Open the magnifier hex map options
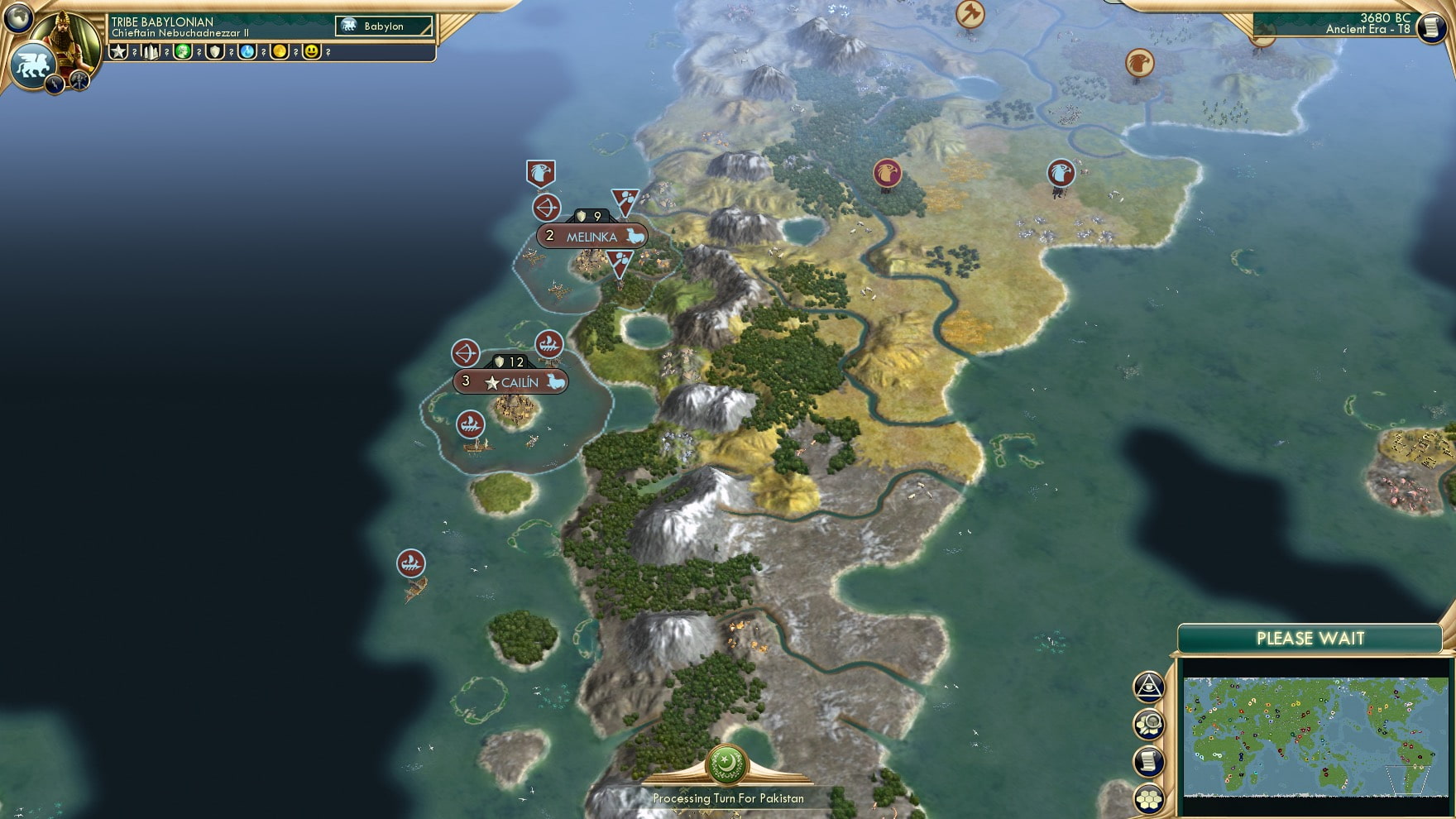The image size is (1456, 819). click(x=1149, y=725)
